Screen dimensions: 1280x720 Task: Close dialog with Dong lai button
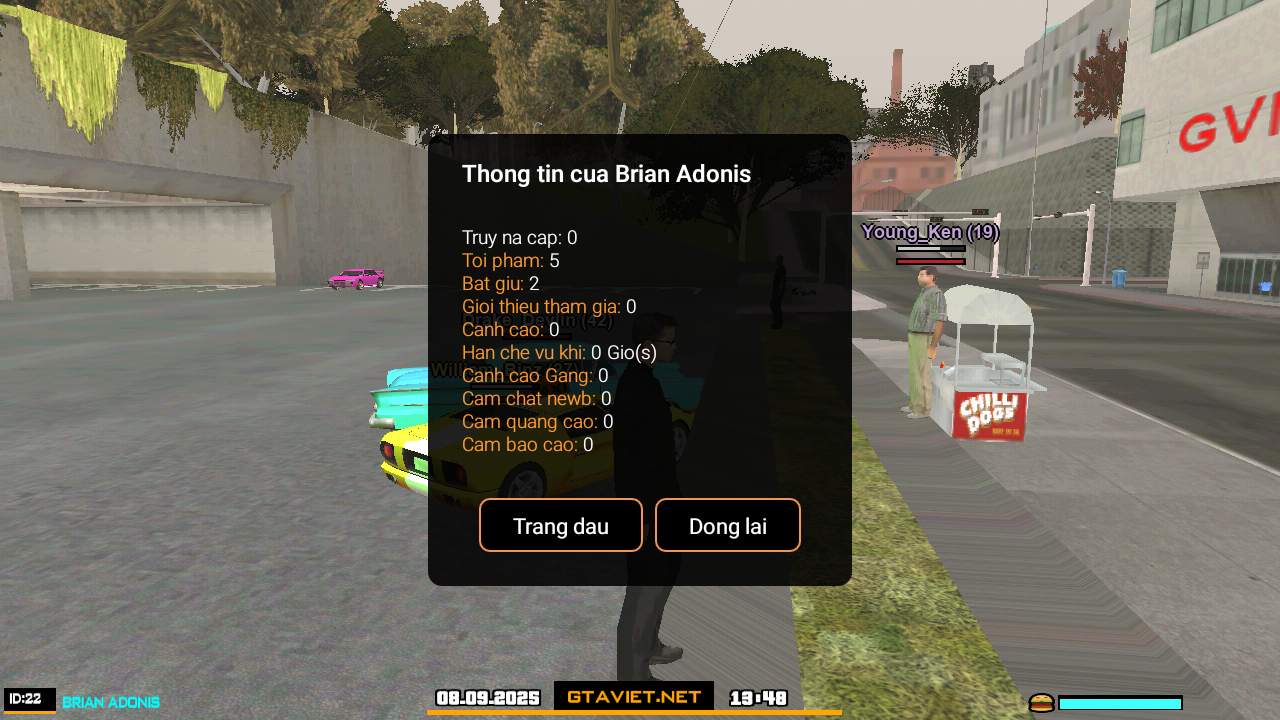pyautogui.click(x=727, y=526)
